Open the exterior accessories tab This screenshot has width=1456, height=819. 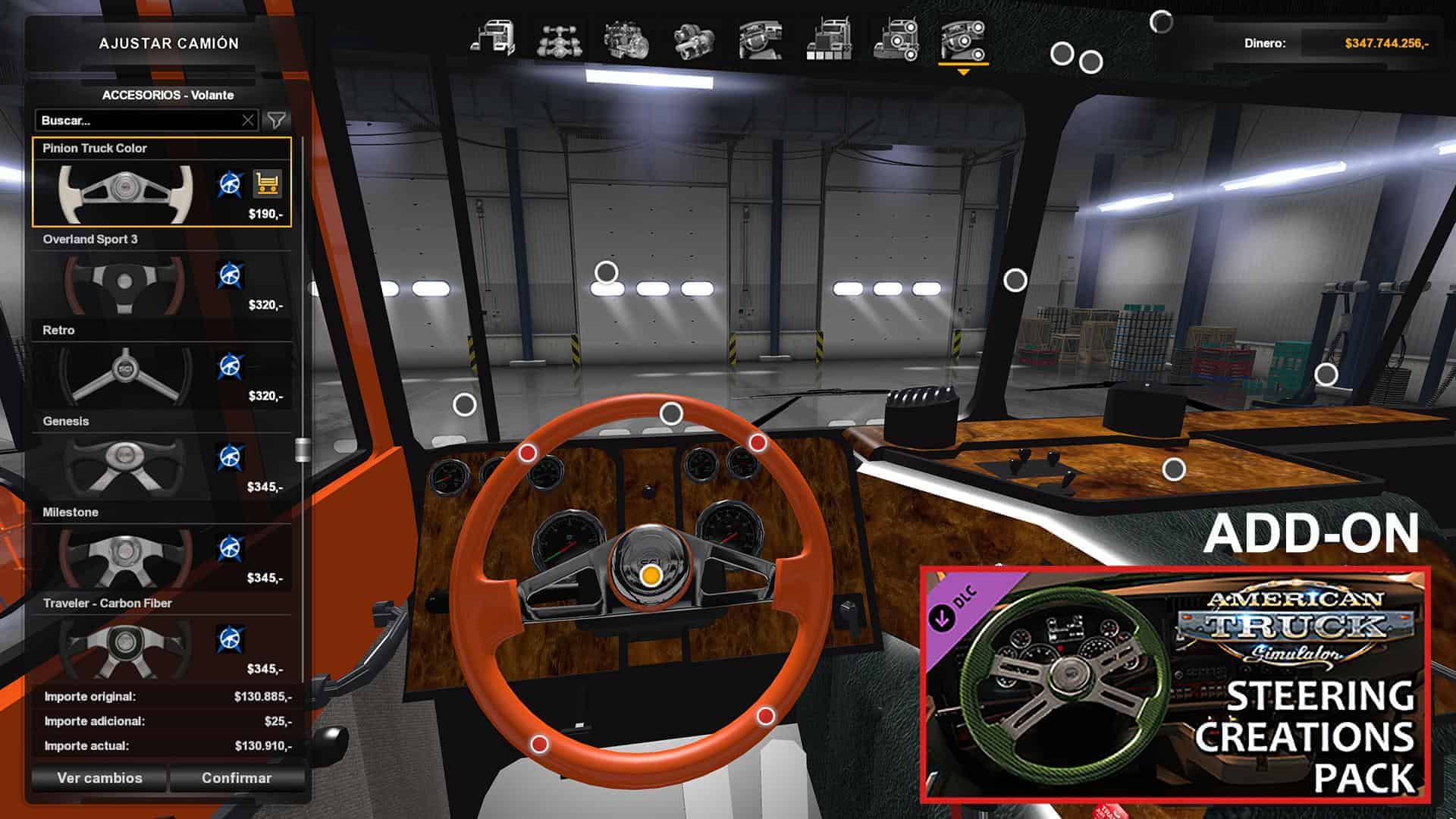[x=896, y=39]
